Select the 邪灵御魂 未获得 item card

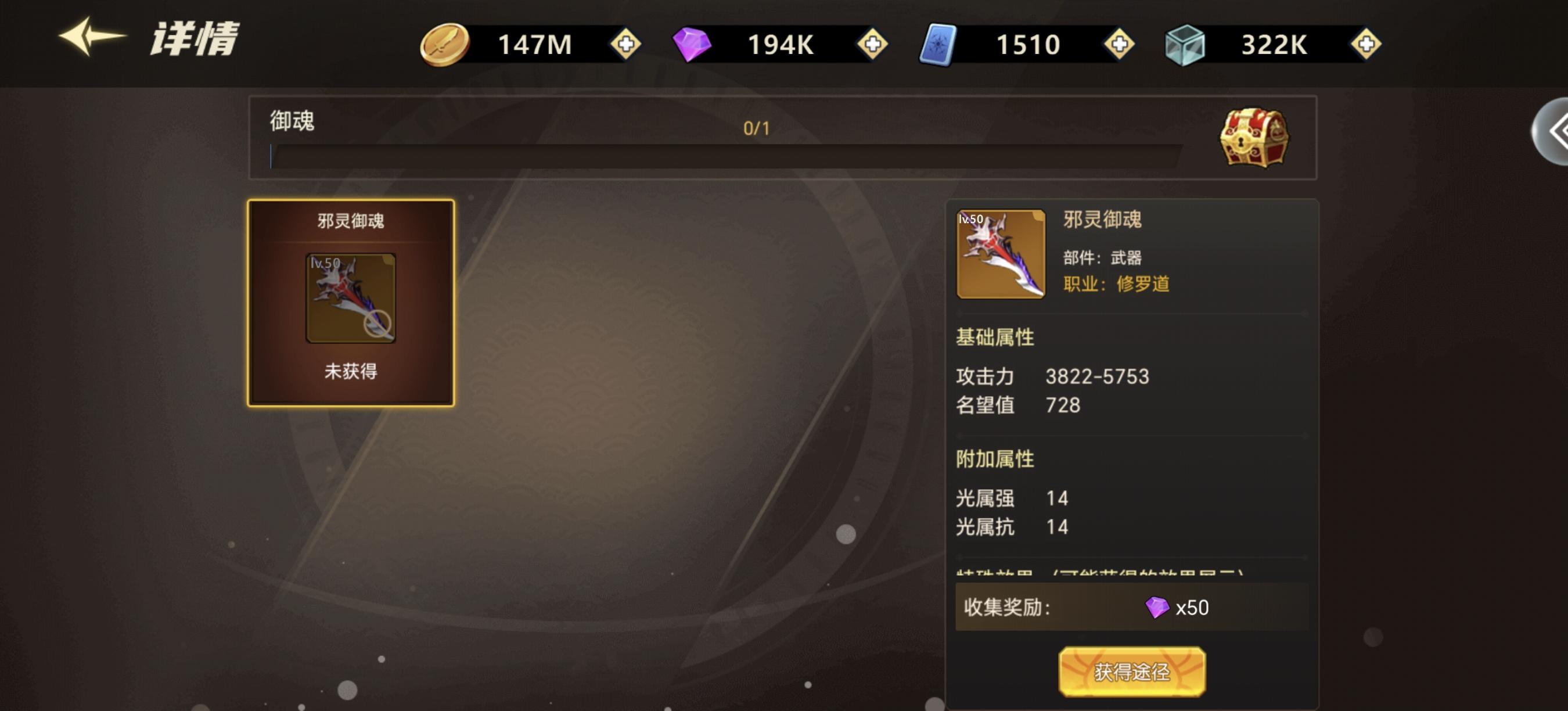click(x=351, y=300)
